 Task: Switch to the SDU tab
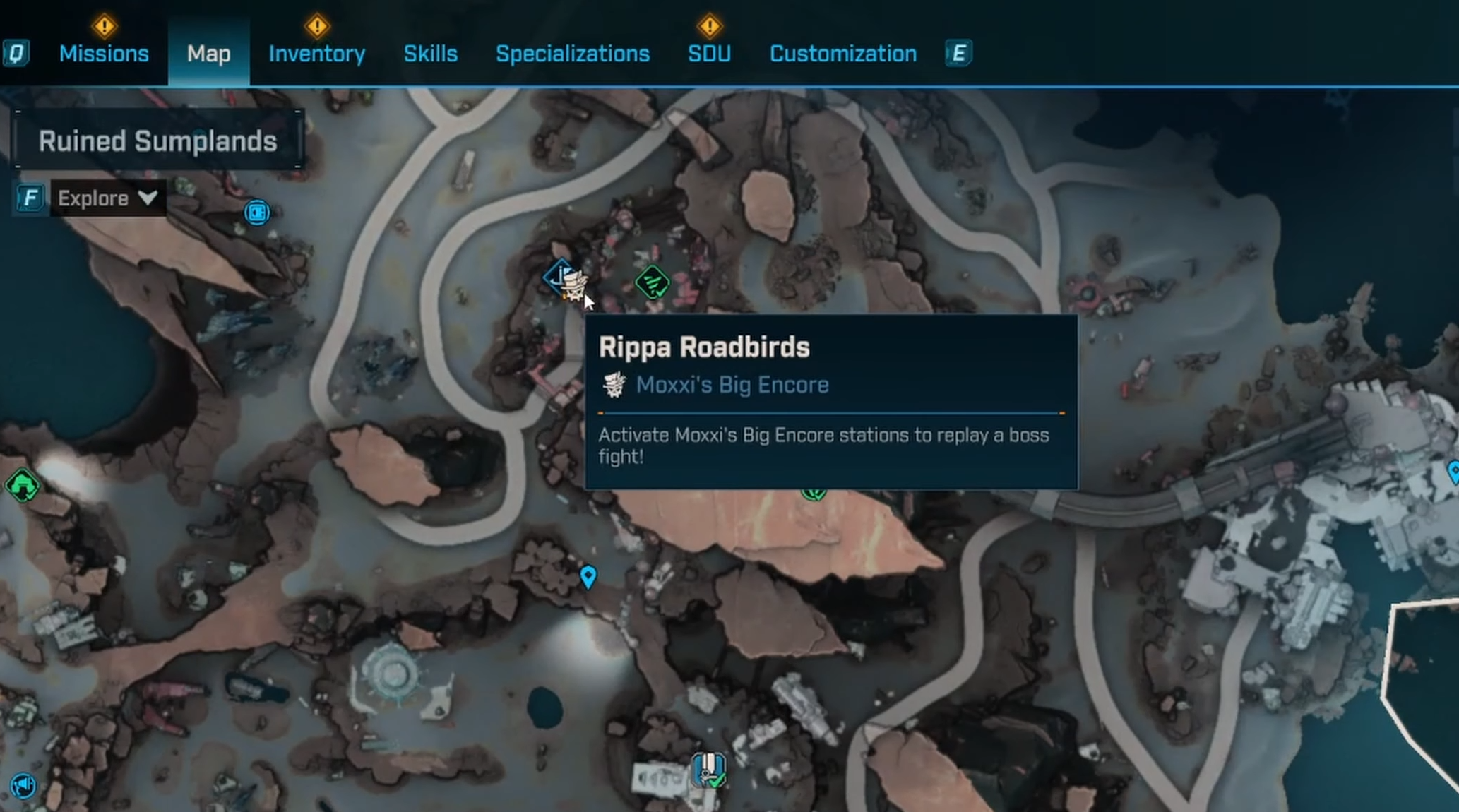point(709,54)
